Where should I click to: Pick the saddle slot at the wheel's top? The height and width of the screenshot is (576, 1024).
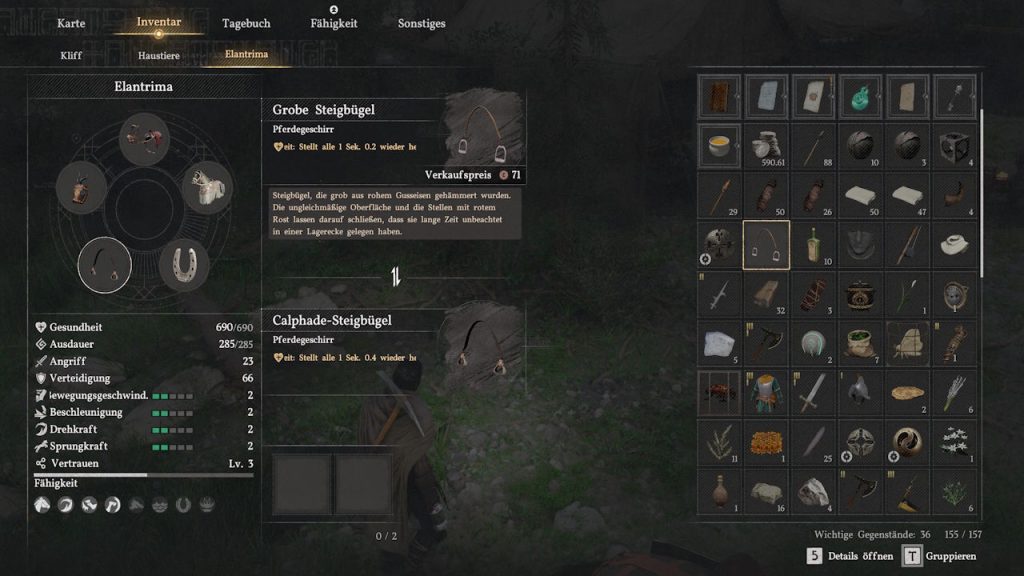[144, 138]
